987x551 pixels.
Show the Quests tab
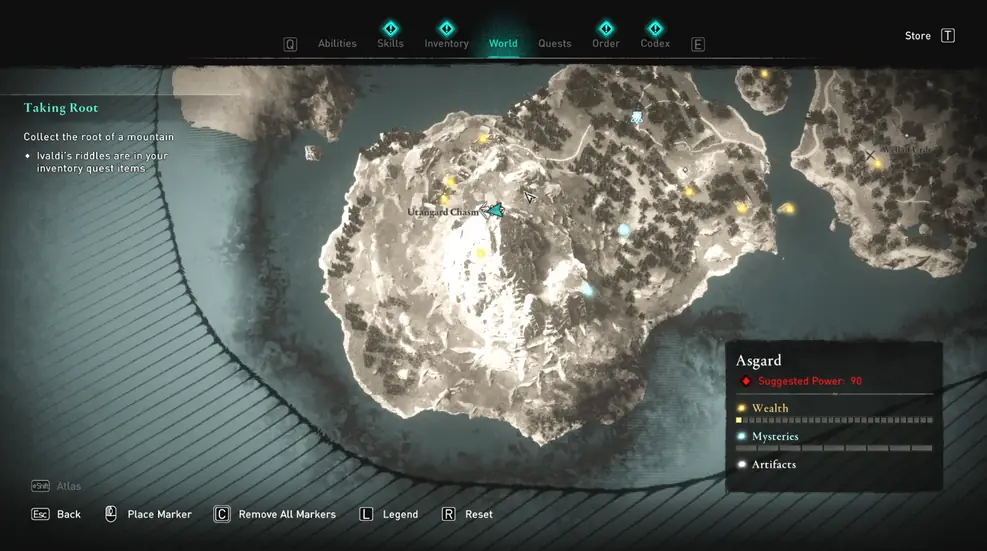point(555,44)
